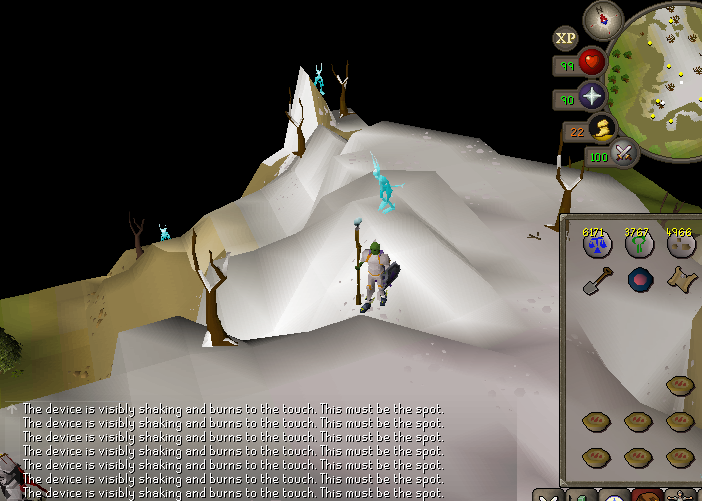Image resolution: width=702 pixels, height=501 pixels.
Task: Click on the circular minimap
Action: (659, 80)
